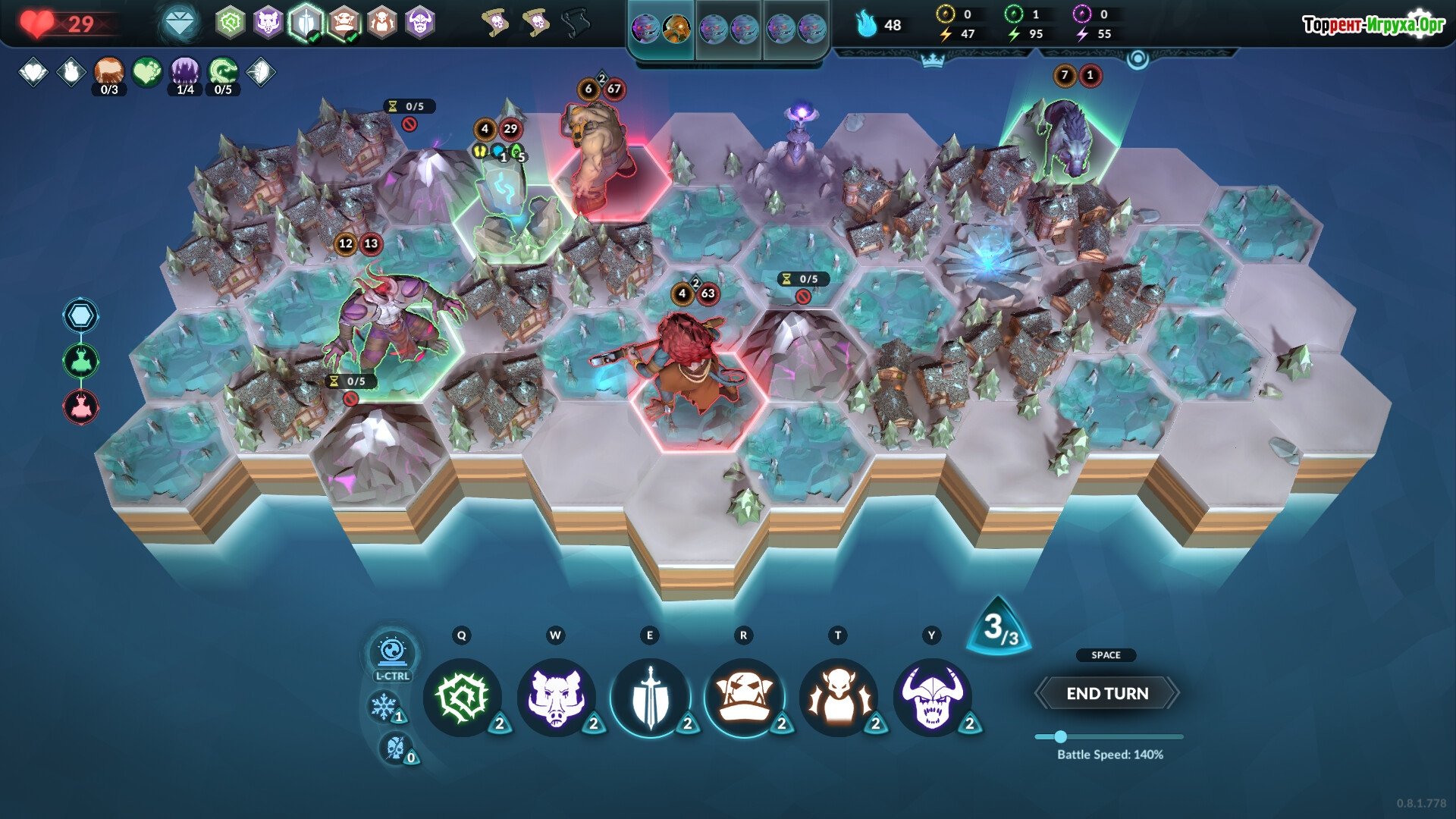Activate the purple horned skull ability
Screen dimensions: 1456x819
[932, 697]
